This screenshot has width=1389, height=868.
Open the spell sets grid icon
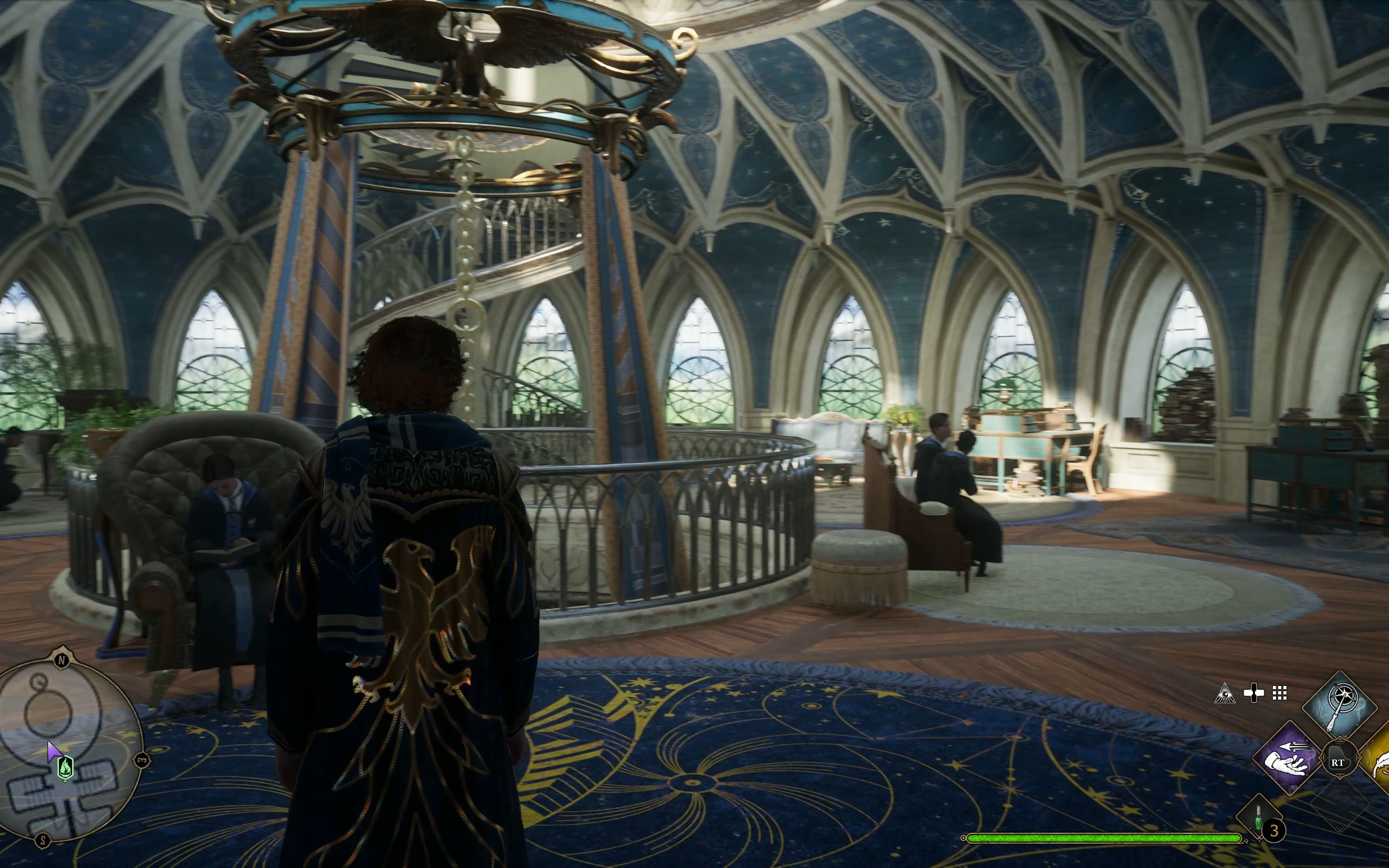(x=1279, y=694)
